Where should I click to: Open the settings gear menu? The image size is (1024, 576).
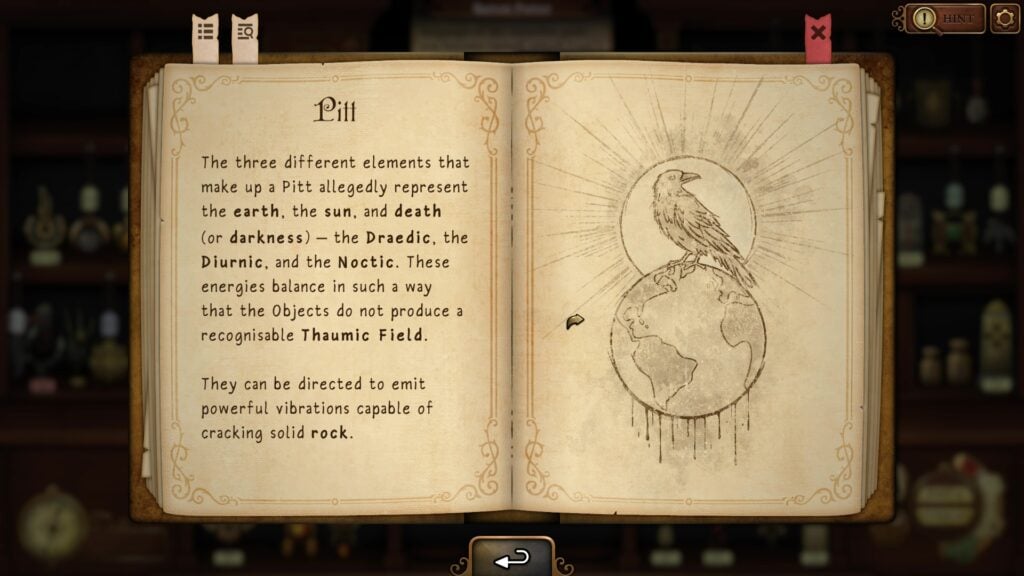(1005, 18)
